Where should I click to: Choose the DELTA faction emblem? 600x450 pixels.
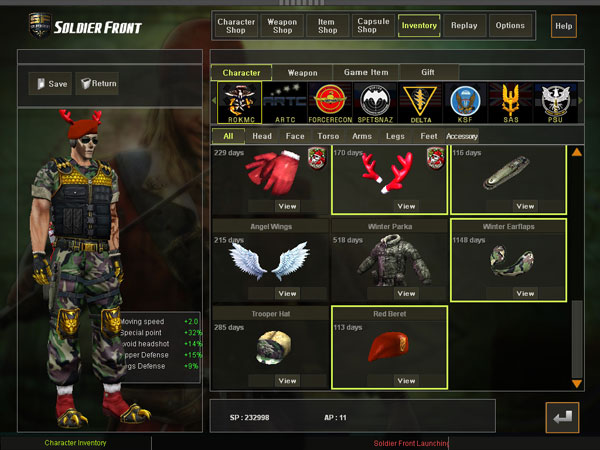tap(419, 103)
